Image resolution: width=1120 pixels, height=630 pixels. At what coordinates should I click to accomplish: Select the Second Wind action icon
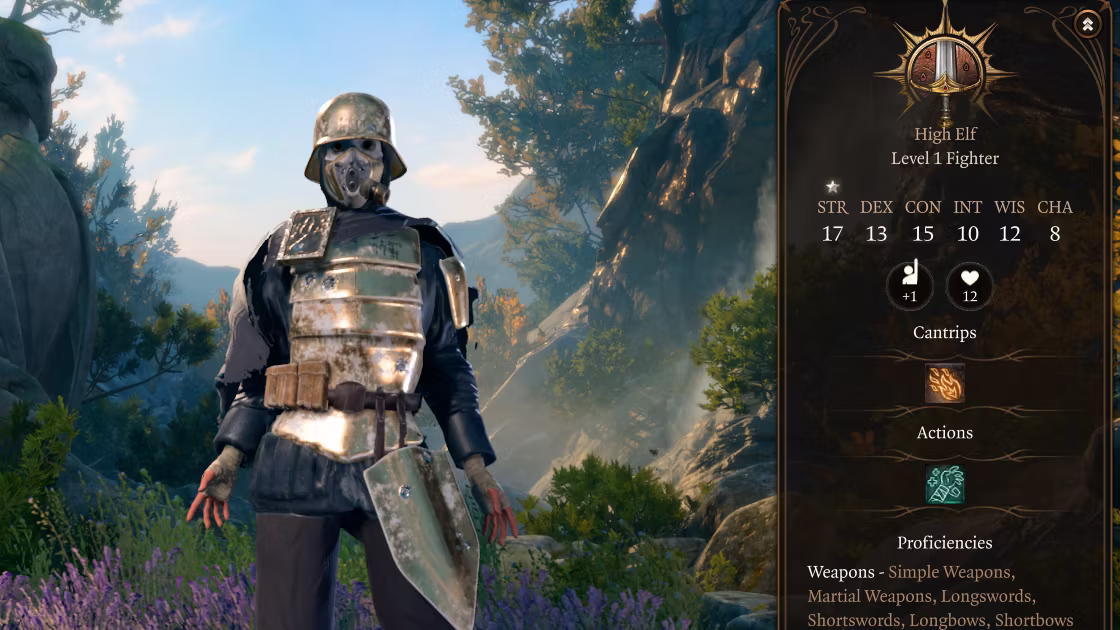pos(944,484)
